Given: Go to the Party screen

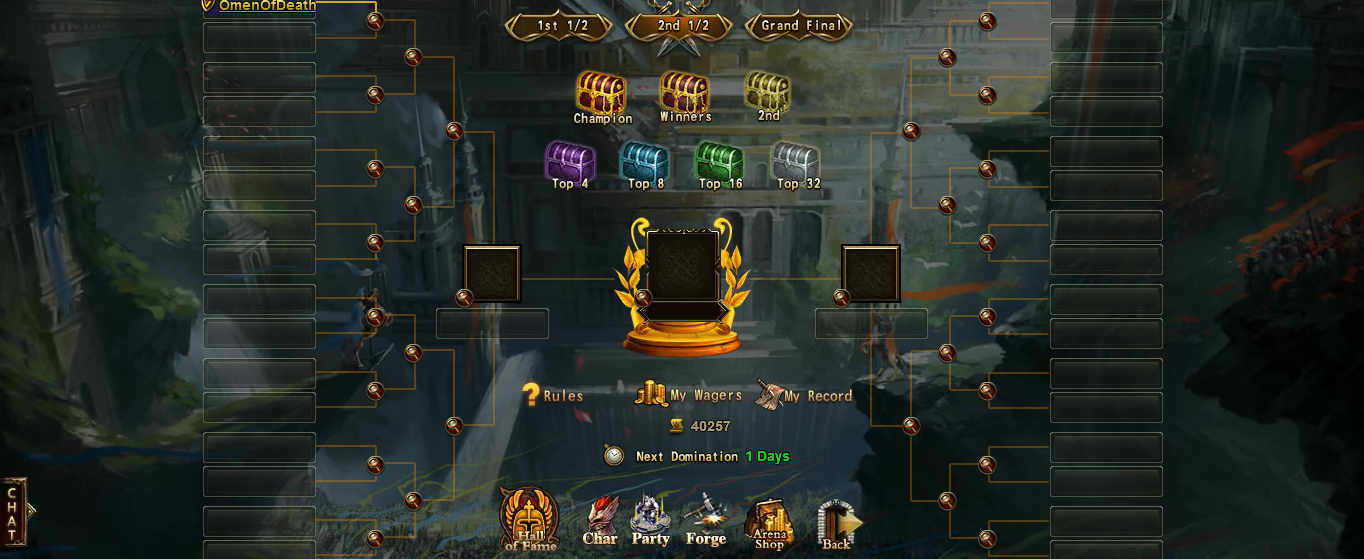Looking at the screenshot, I should pos(650,521).
